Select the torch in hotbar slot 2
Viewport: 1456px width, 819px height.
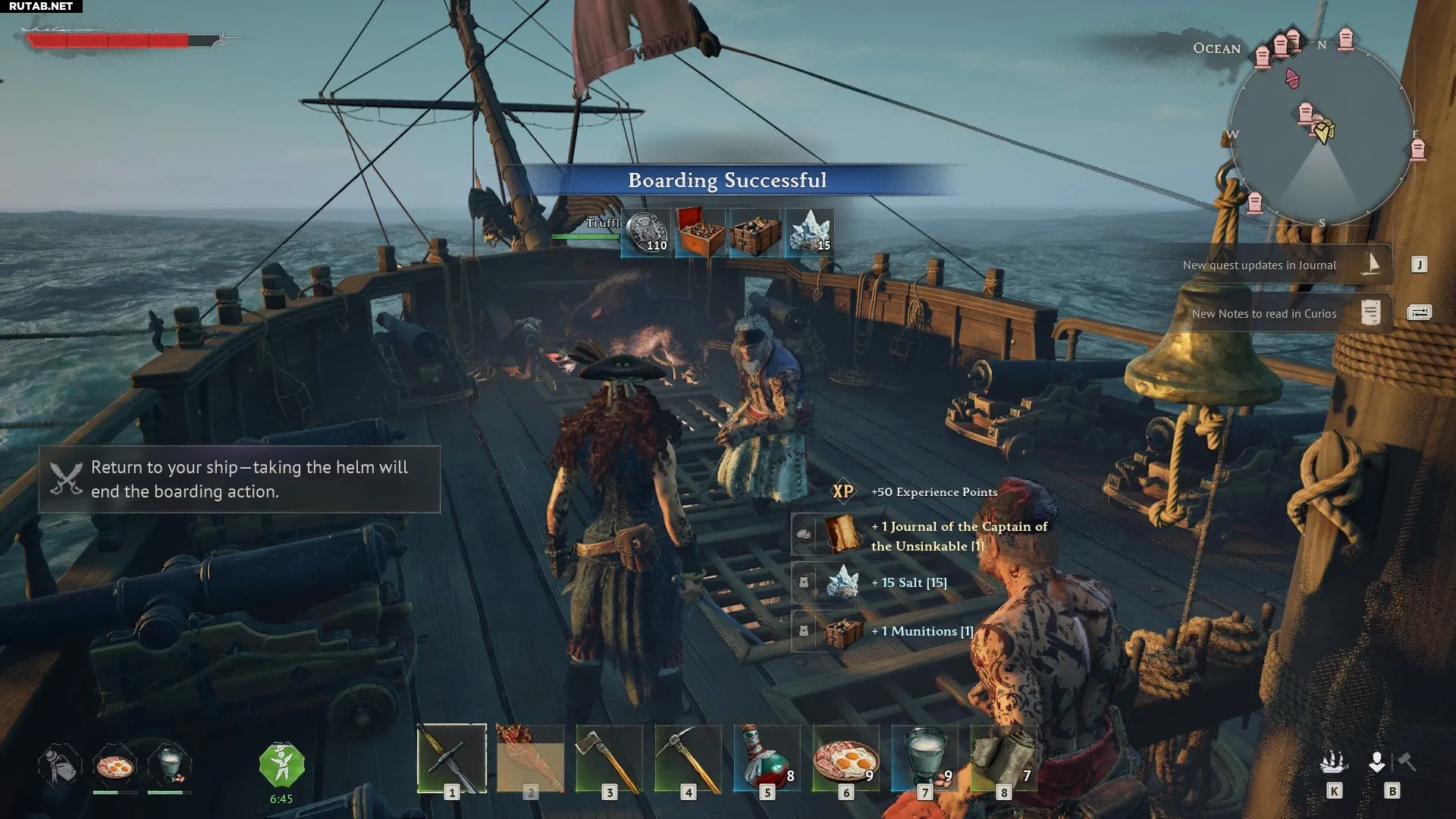(x=530, y=758)
